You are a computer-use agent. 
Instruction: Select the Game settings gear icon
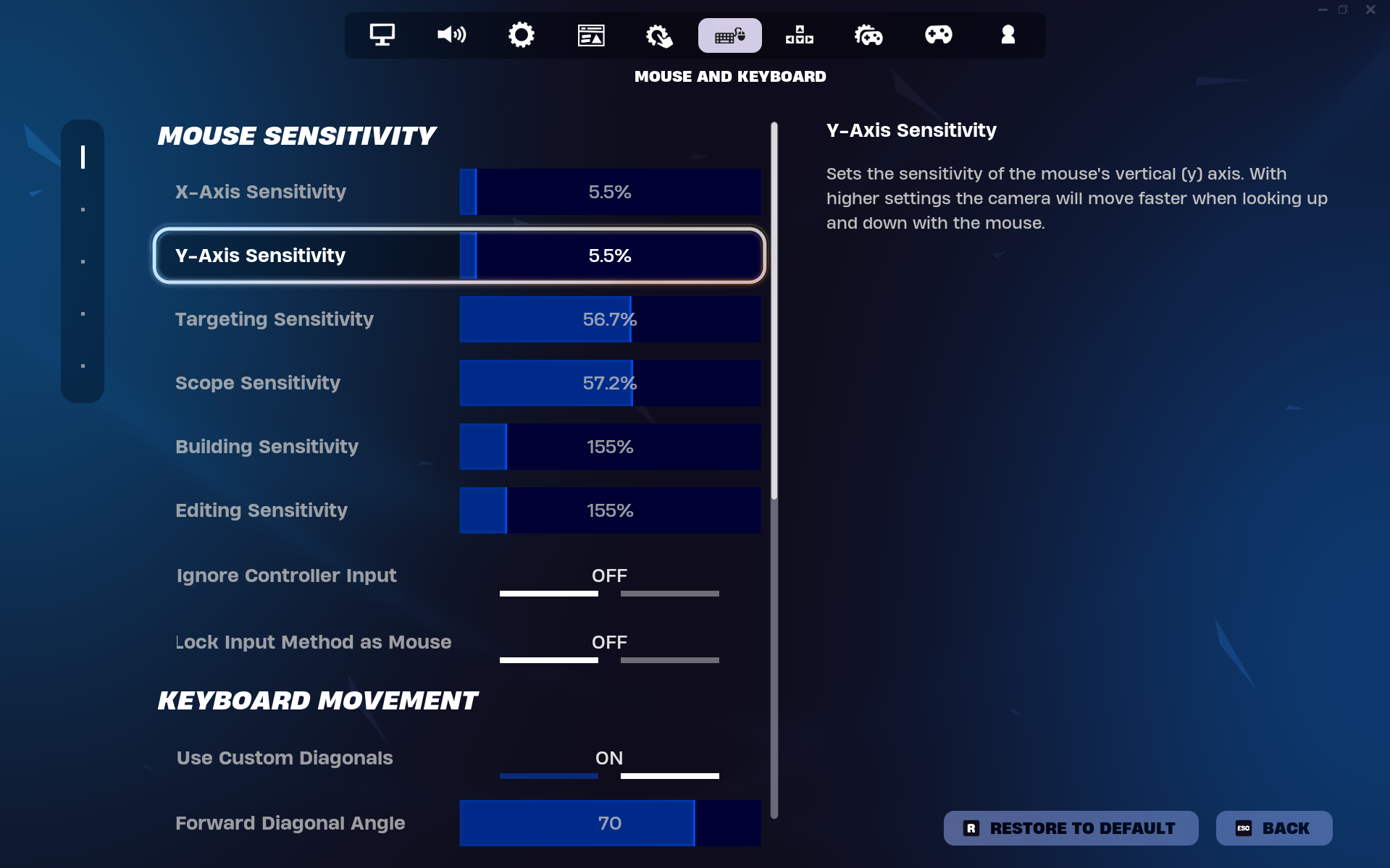pos(521,35)
